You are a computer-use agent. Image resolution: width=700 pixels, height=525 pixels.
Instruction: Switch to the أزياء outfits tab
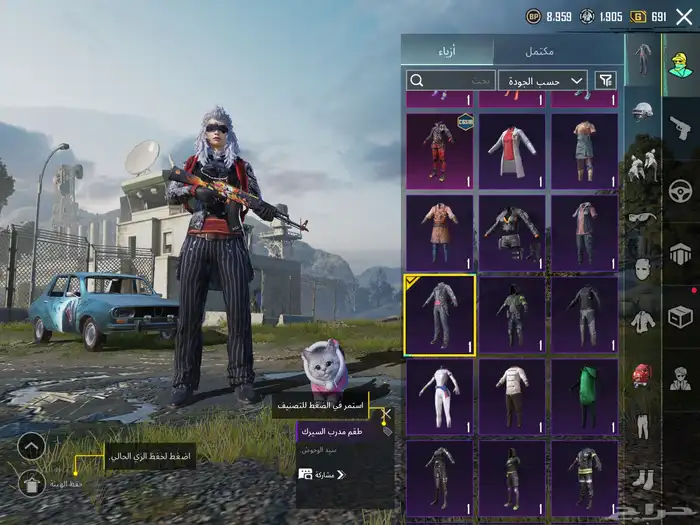pos(449,51)
